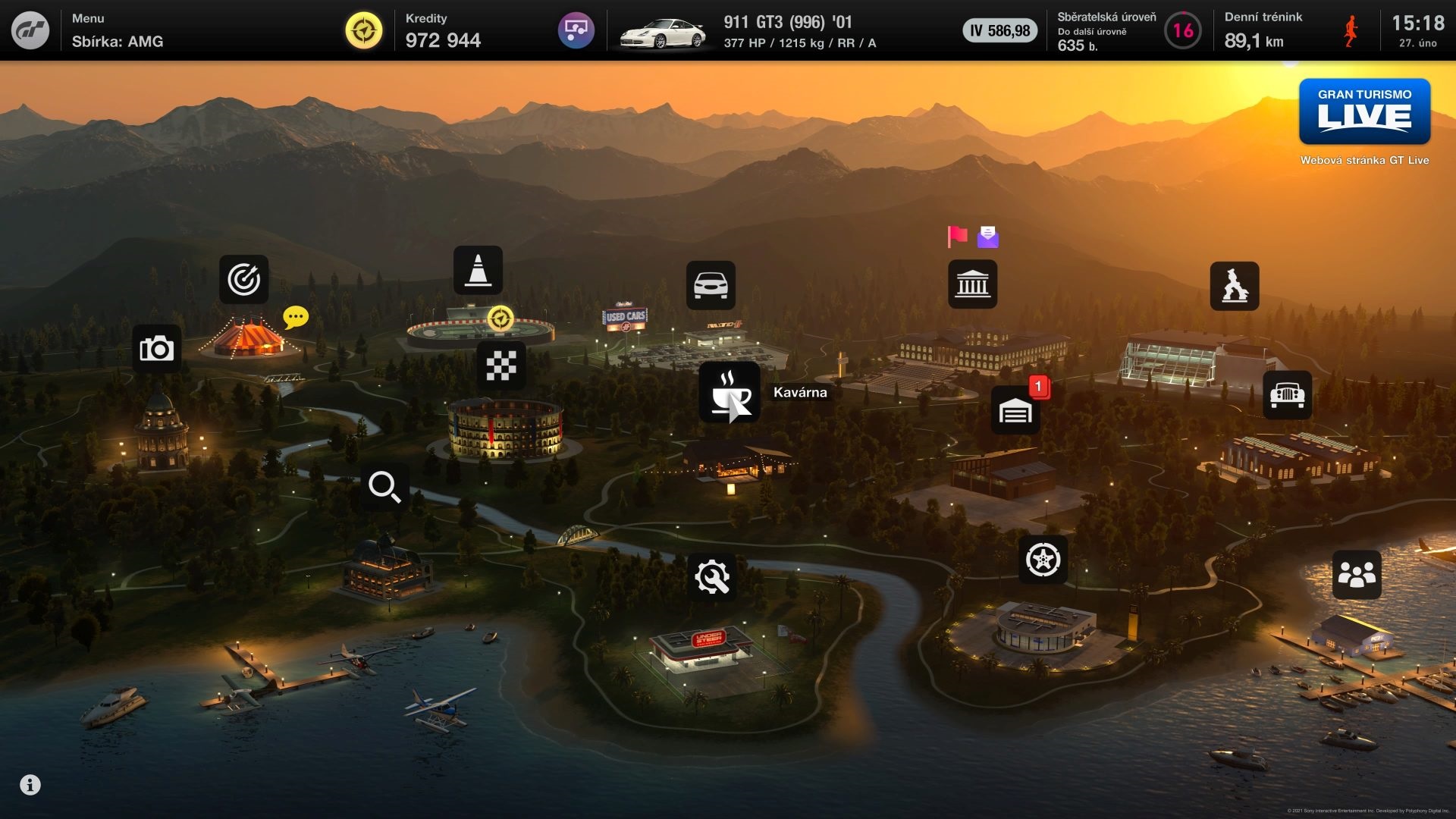The width and height of the screenshot is (1456, 819).
Task: Select the magnifying glass icon
Action: point(384,487)
